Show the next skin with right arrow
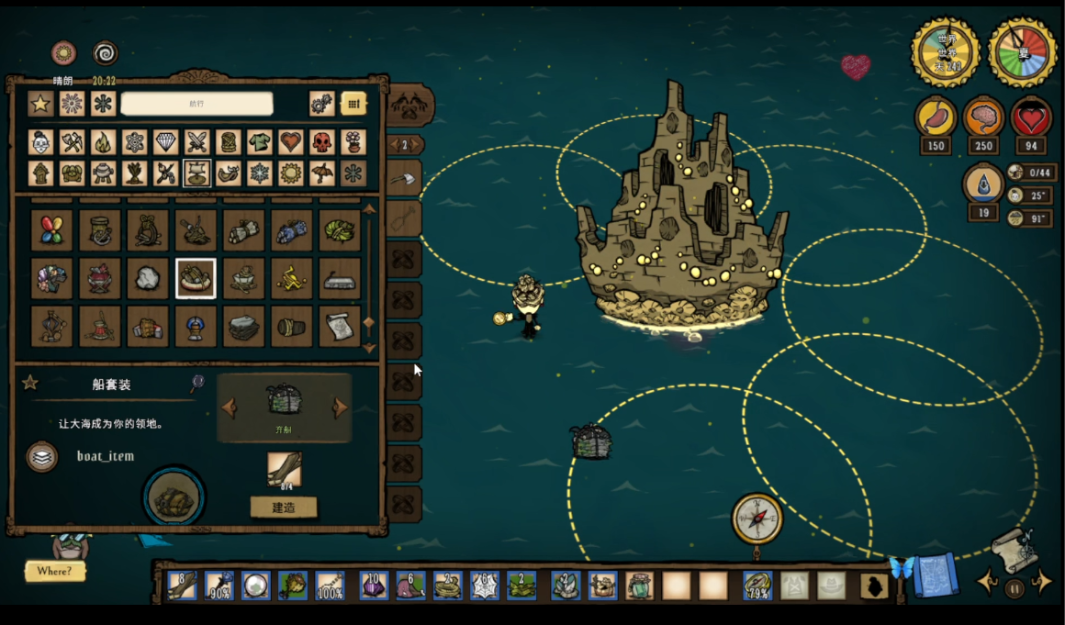Screen dimensions: 1065x625 point(341,407)
